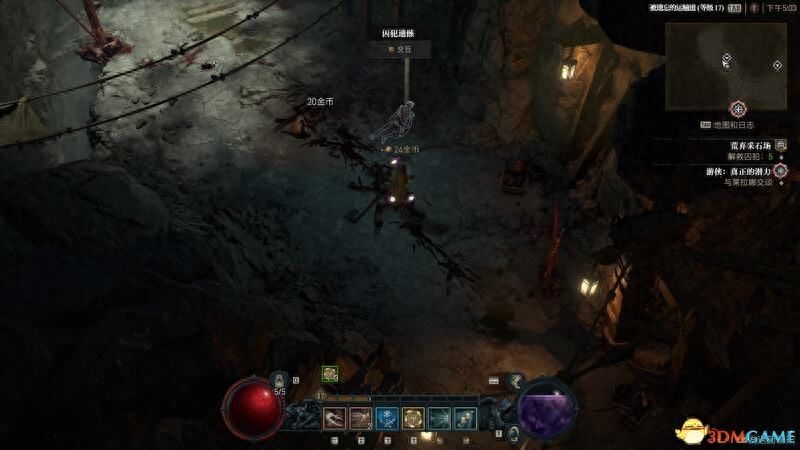
Task: Open the 游侠：真正的潜力 quest entry
Action: coord(743,171)
